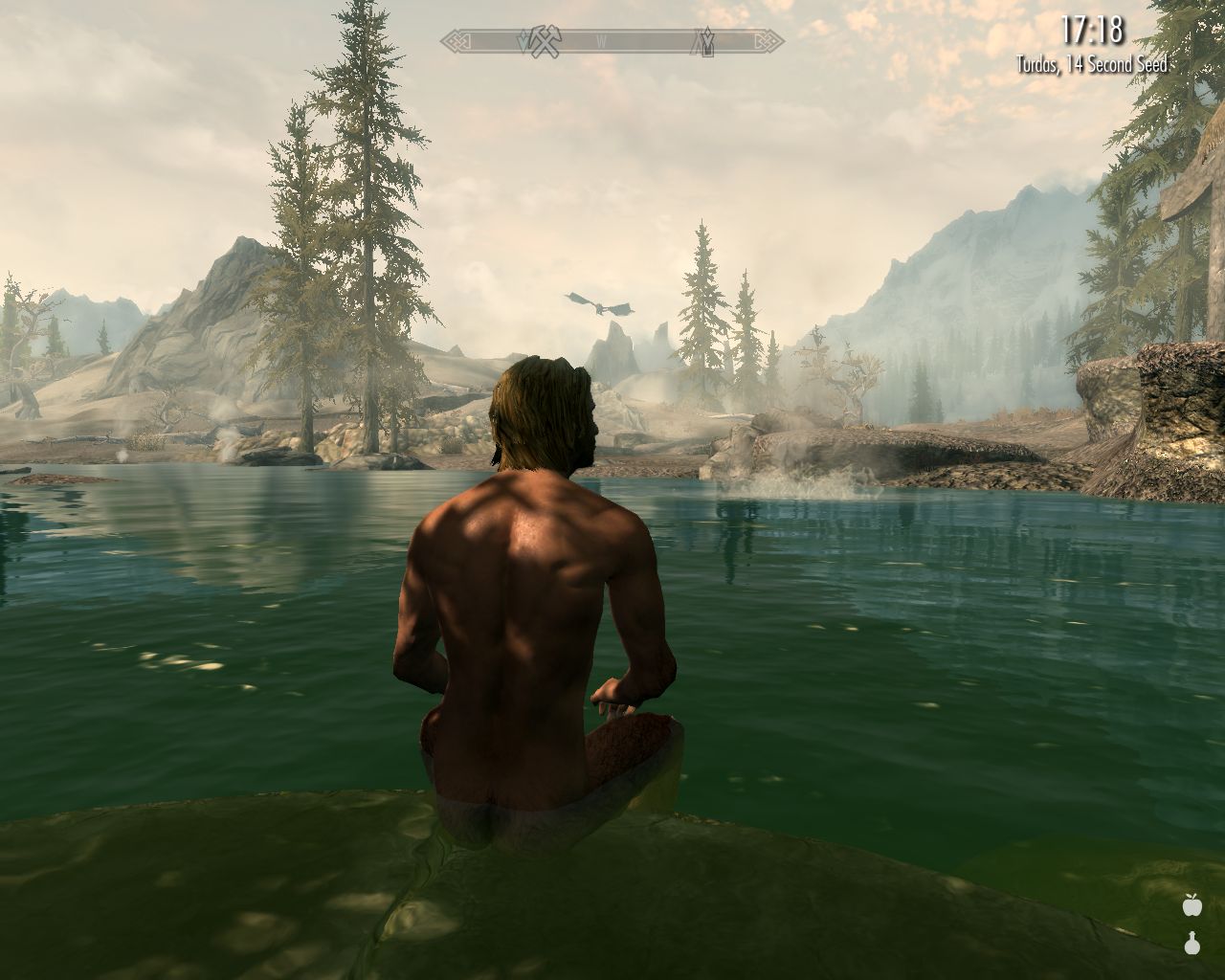The image size is (1225, 980).
Task: Click the crossed pickaxes marker on the compass
Action: pyautogui.click(x=545, y=41)
